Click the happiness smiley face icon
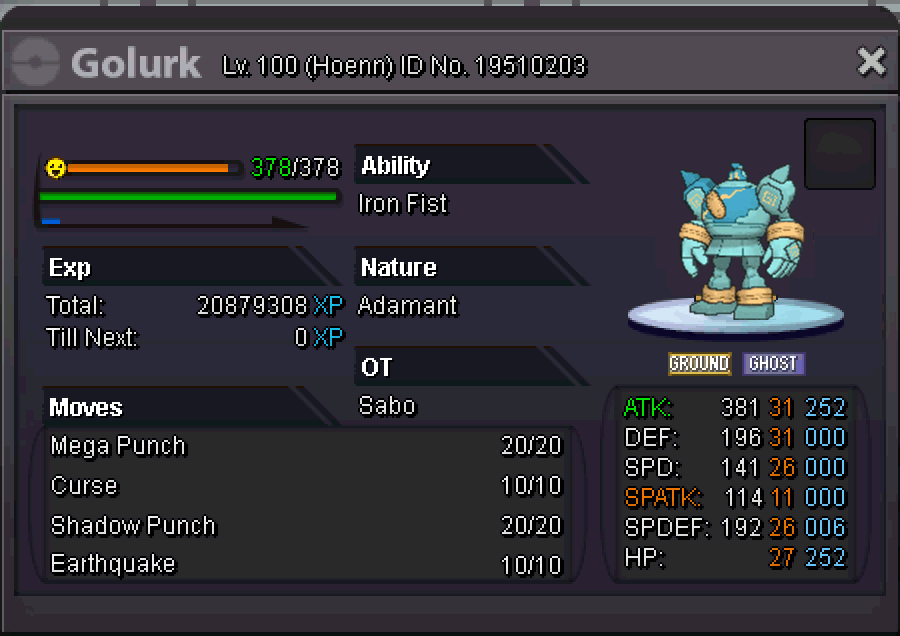 [x=56, y=168]
